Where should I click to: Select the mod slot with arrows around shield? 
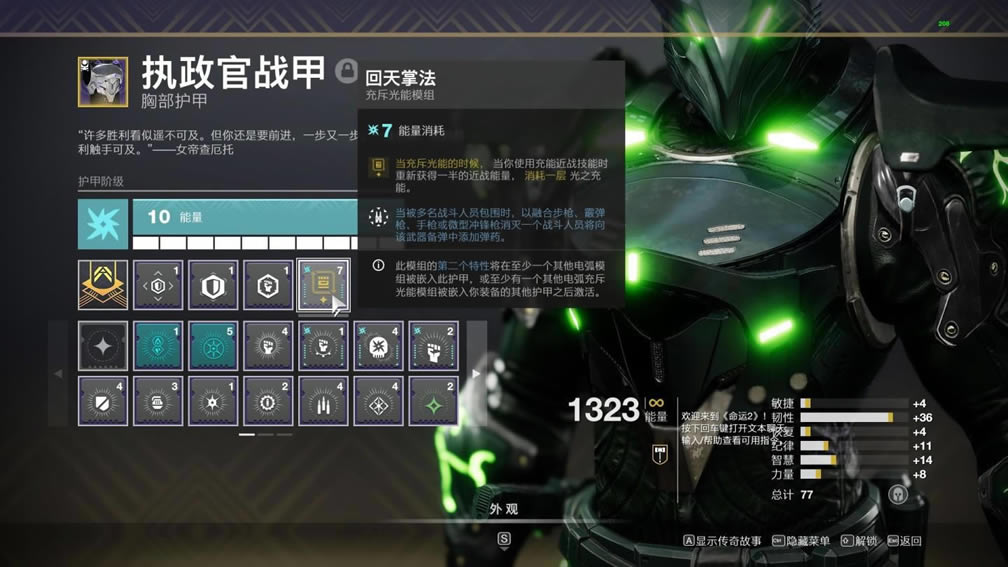[158, 285]
